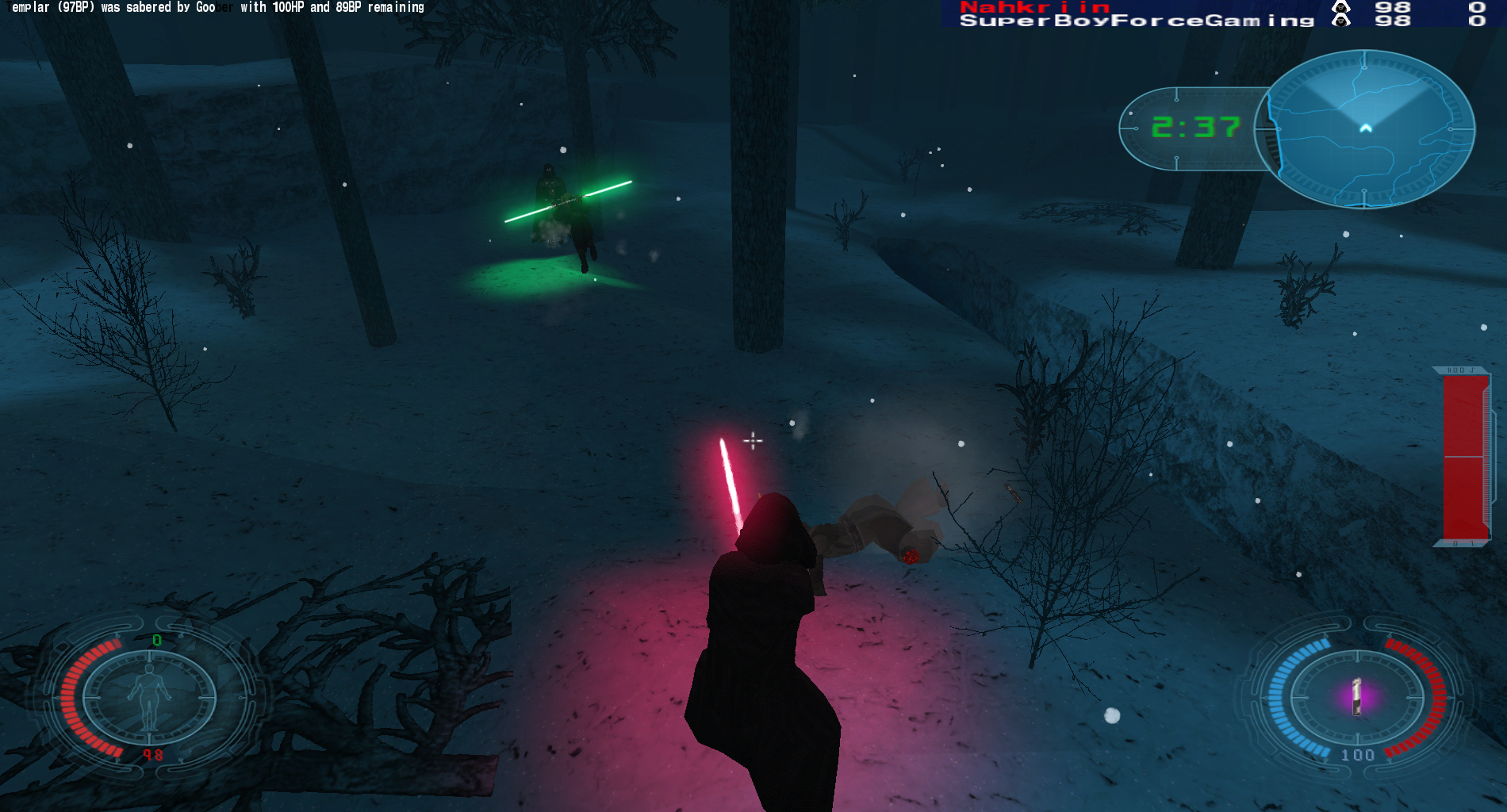Click the circular blue radar minimap

(1365, 128)
